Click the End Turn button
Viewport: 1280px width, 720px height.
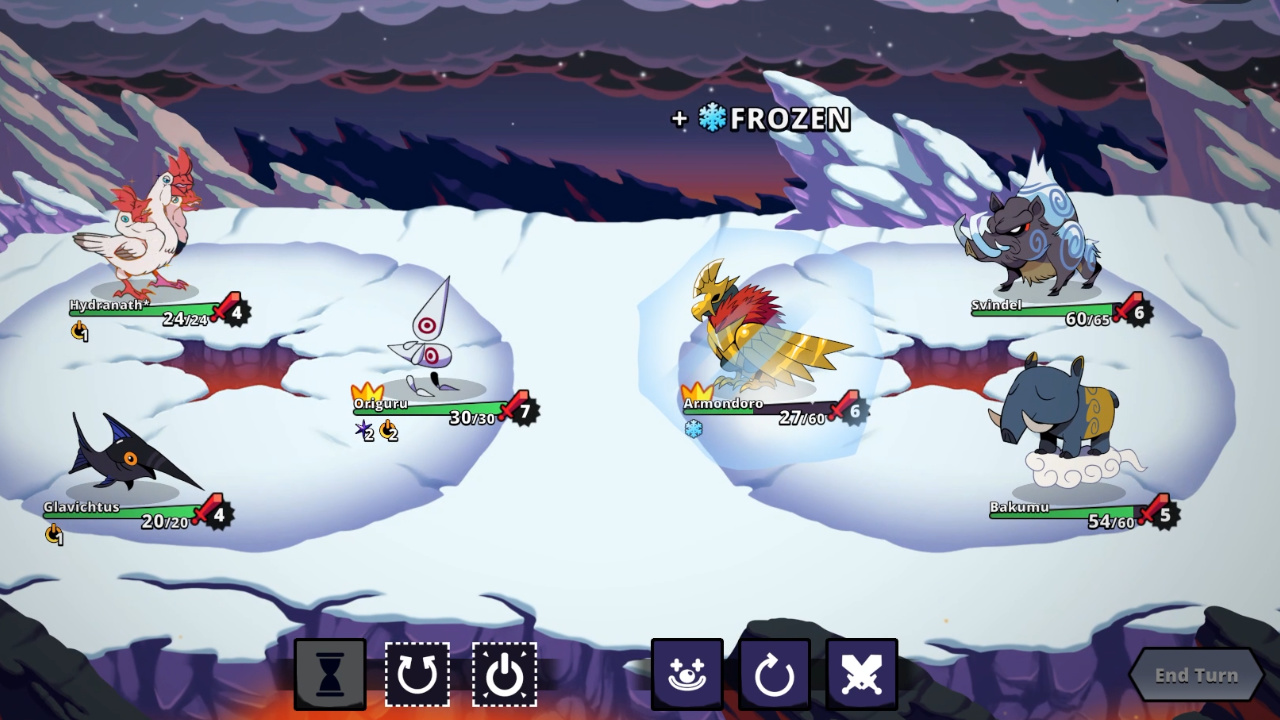1196,675
